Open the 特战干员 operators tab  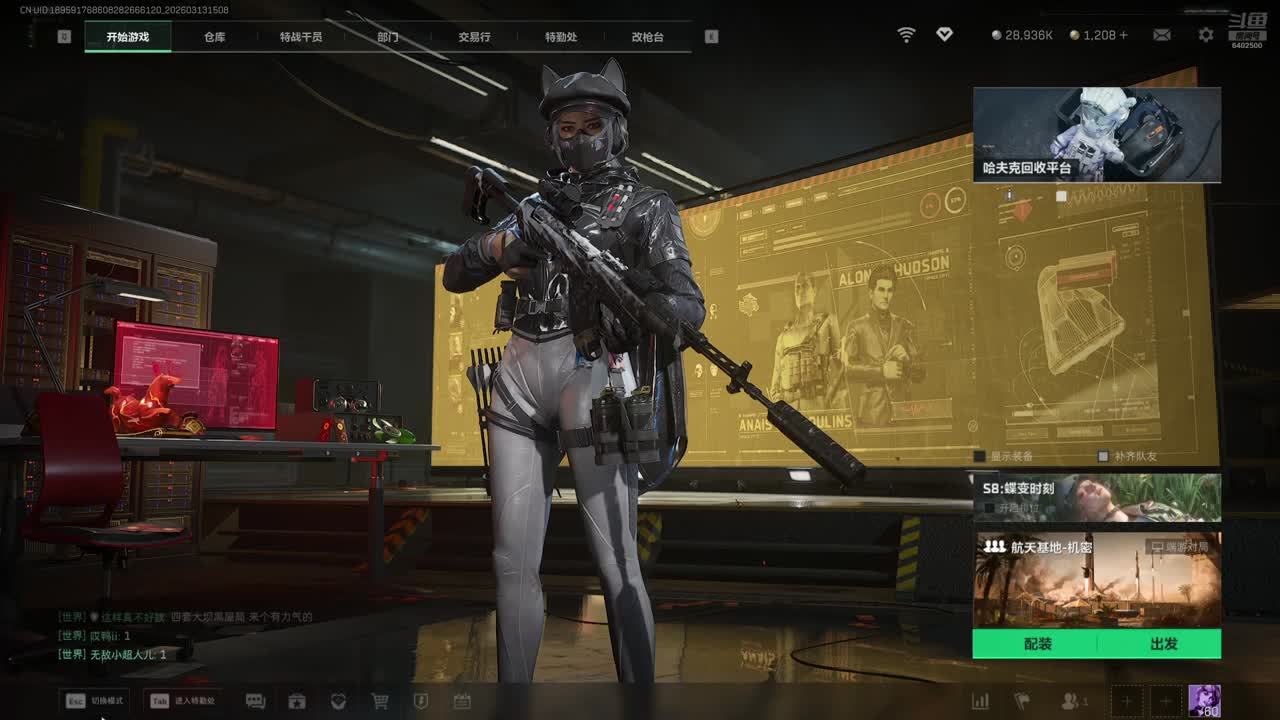pyautogui.click(x=301, y=37)
